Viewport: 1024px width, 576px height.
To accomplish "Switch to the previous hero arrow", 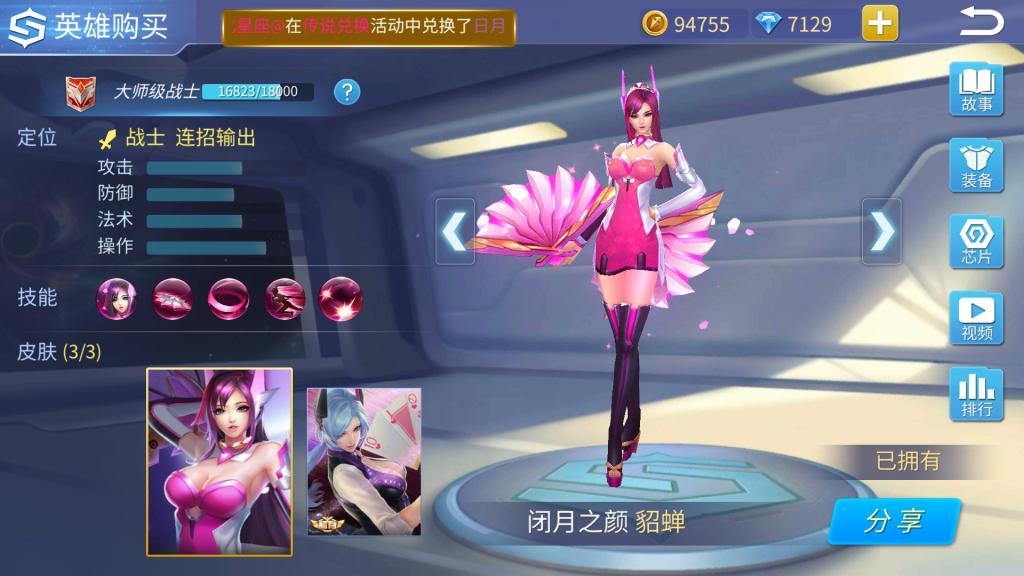I will coord(455,231).
